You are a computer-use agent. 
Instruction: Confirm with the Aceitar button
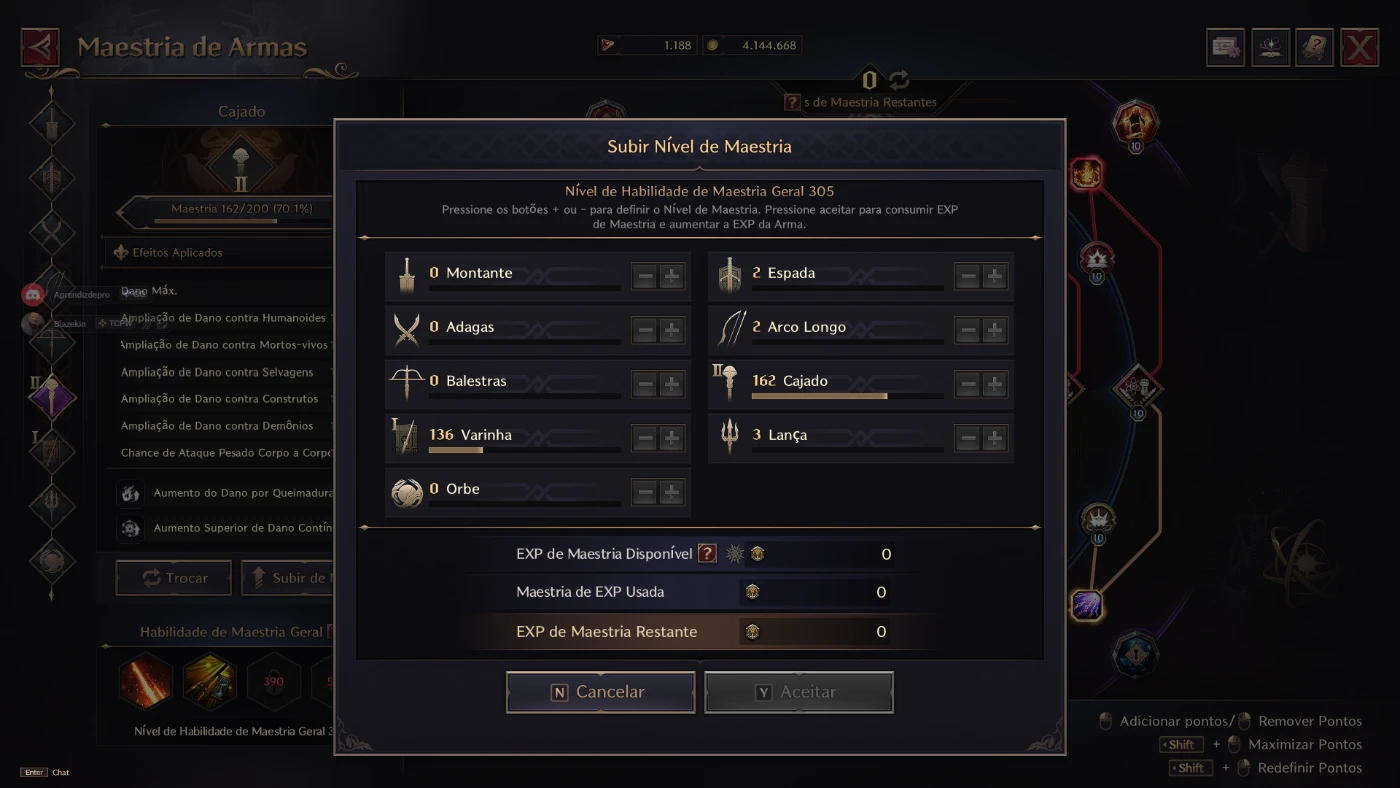pos(798,692)
